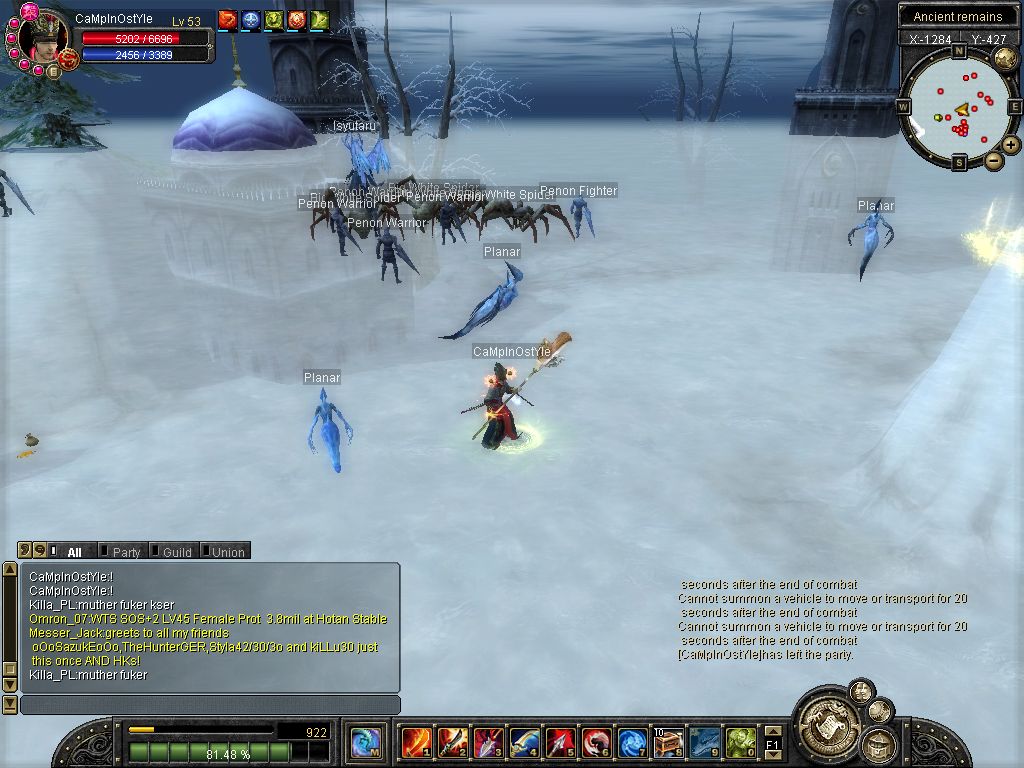Activate the green creature icon in slot 0
The image size is (1024, 768).
pos(739,743)
